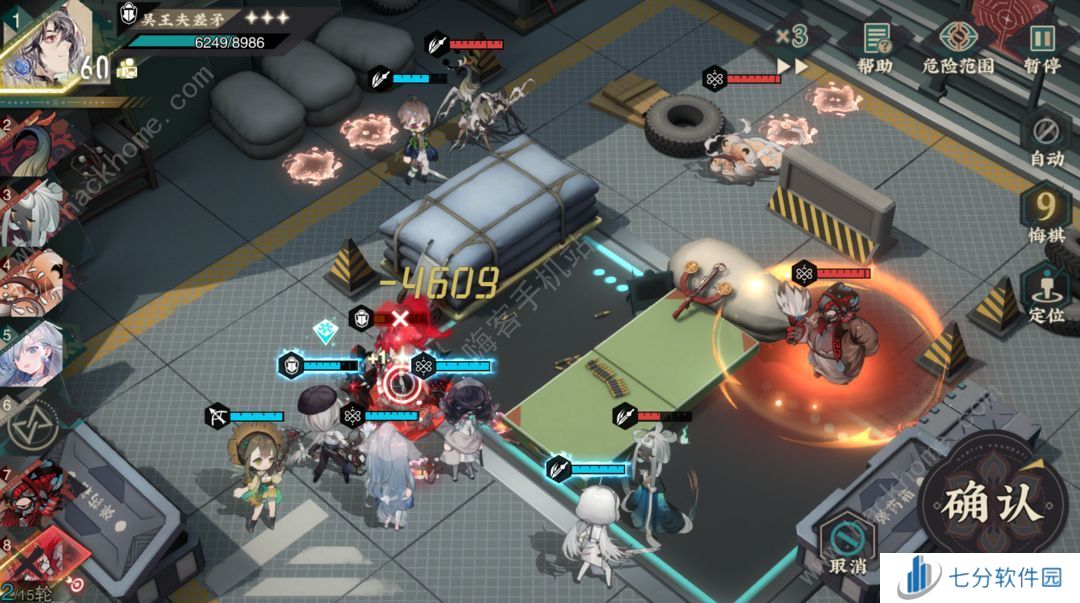
Task: Open the 帮助 help screen
Action: tap(876, 47)
